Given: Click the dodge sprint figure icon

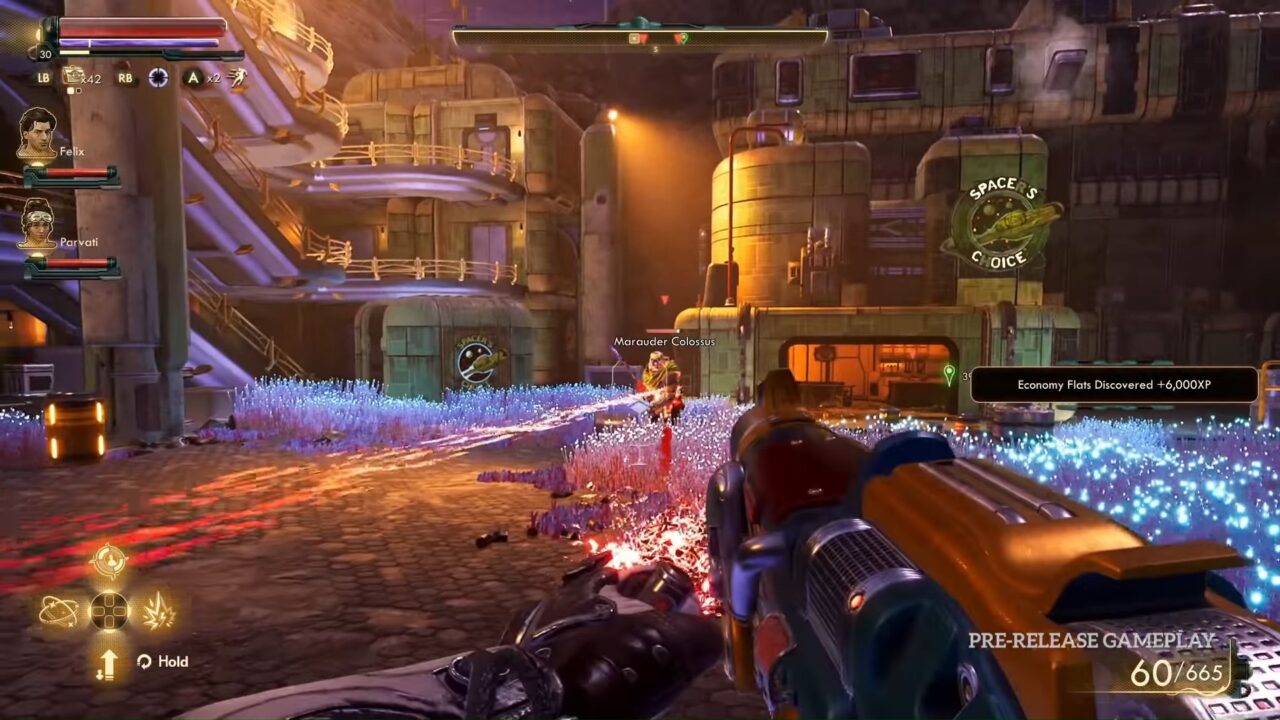Looking at the screenshot, I should (237, 77).
